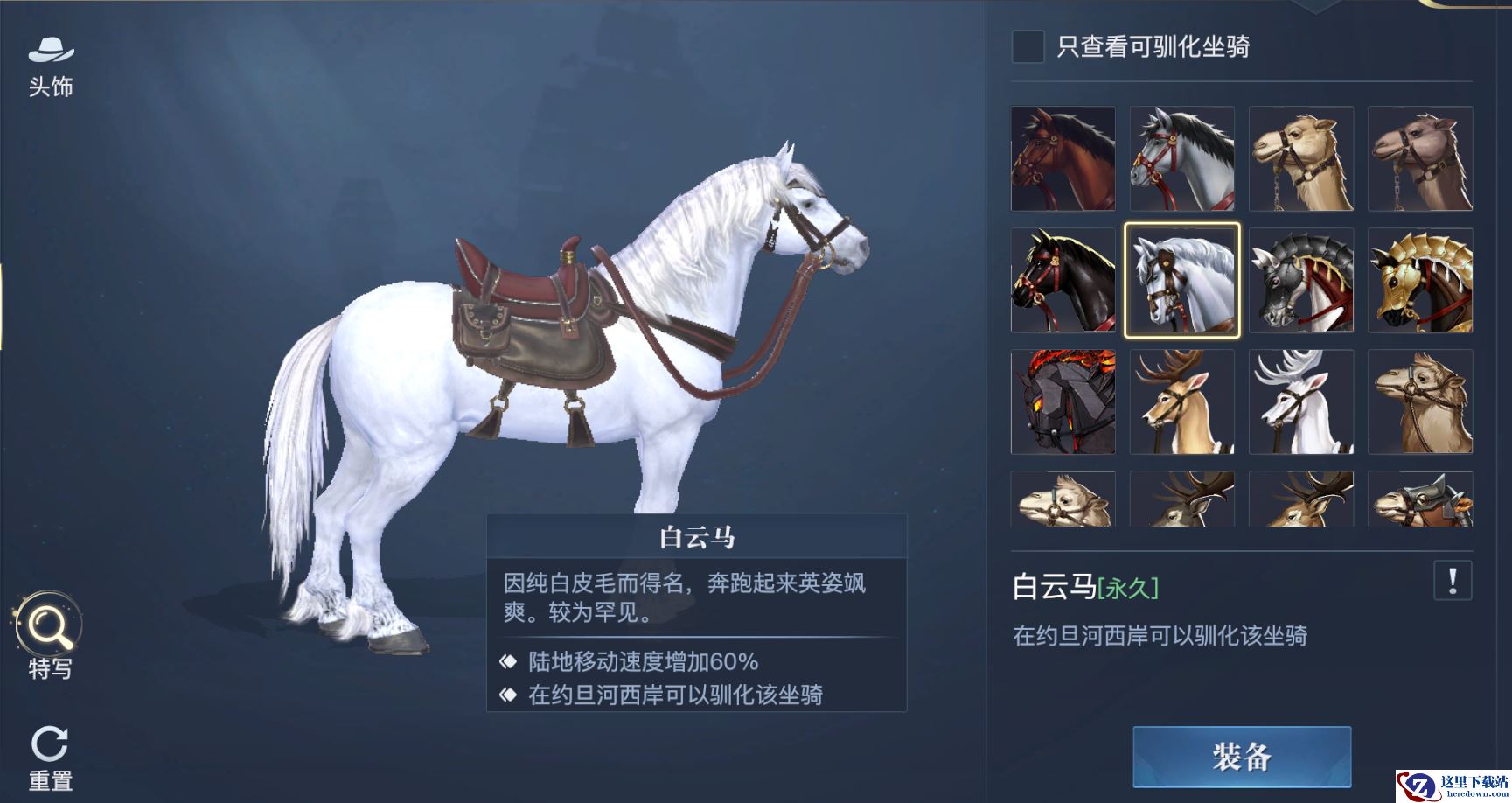This screenshot has height=803, width=1512.
Task: Pick the black armored horse thumbnail
Action: coord(1301,280)
